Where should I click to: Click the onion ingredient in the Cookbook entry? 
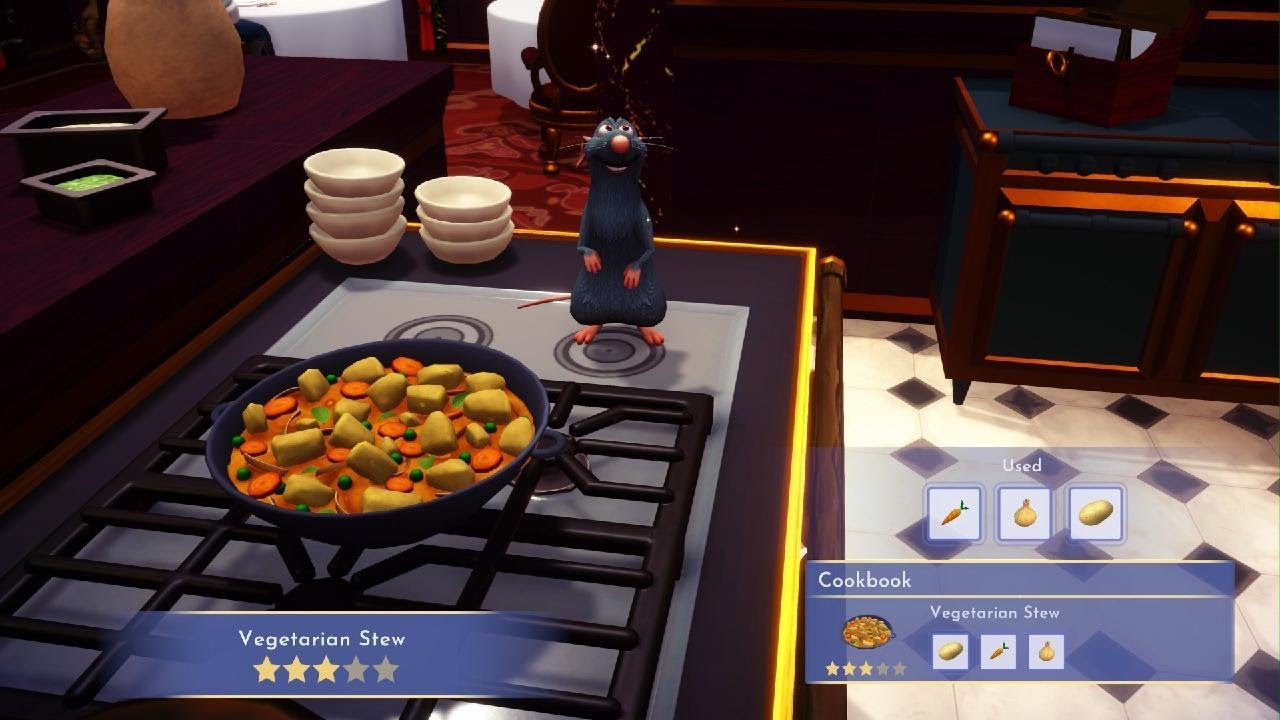(x=1044, y=650)
